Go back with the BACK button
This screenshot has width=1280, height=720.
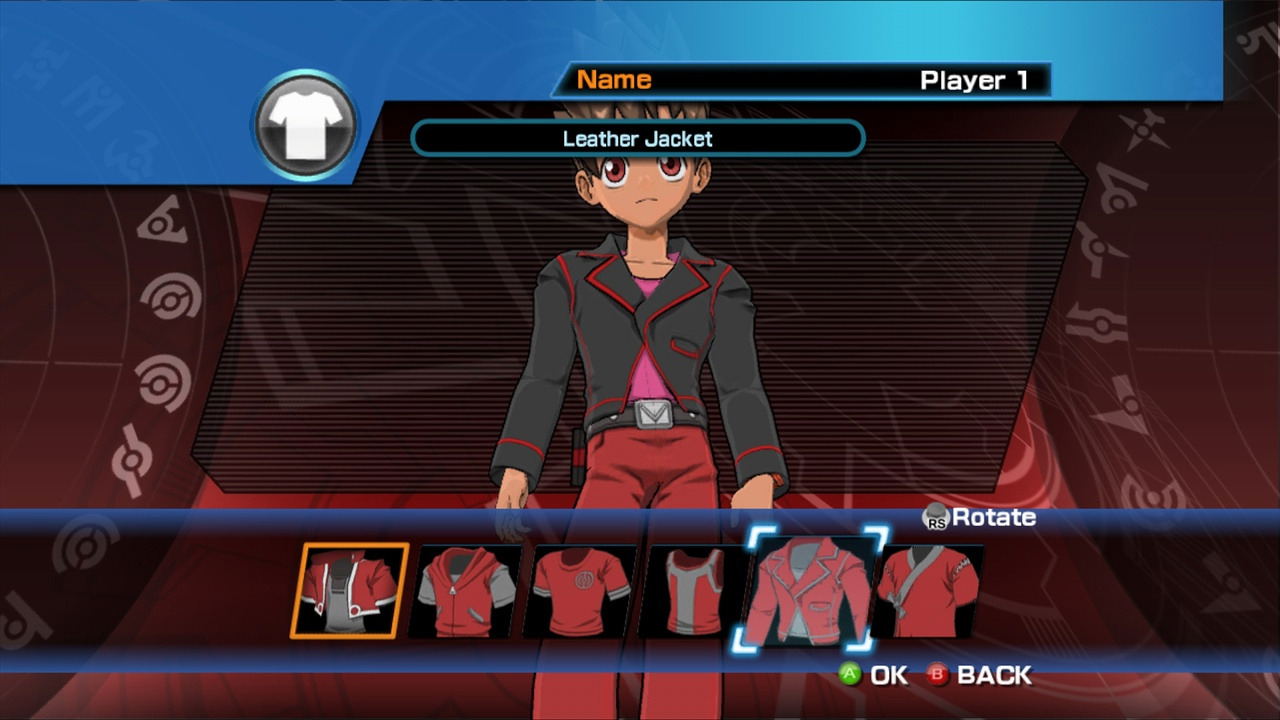click(x=978, y=675)
